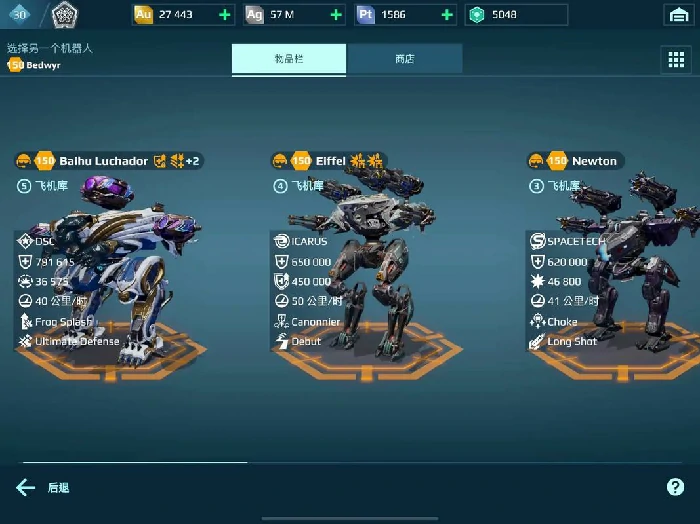Viewport: 700px width, 524px height.
Task: Open the question mark help
Action: pos(675,487)
